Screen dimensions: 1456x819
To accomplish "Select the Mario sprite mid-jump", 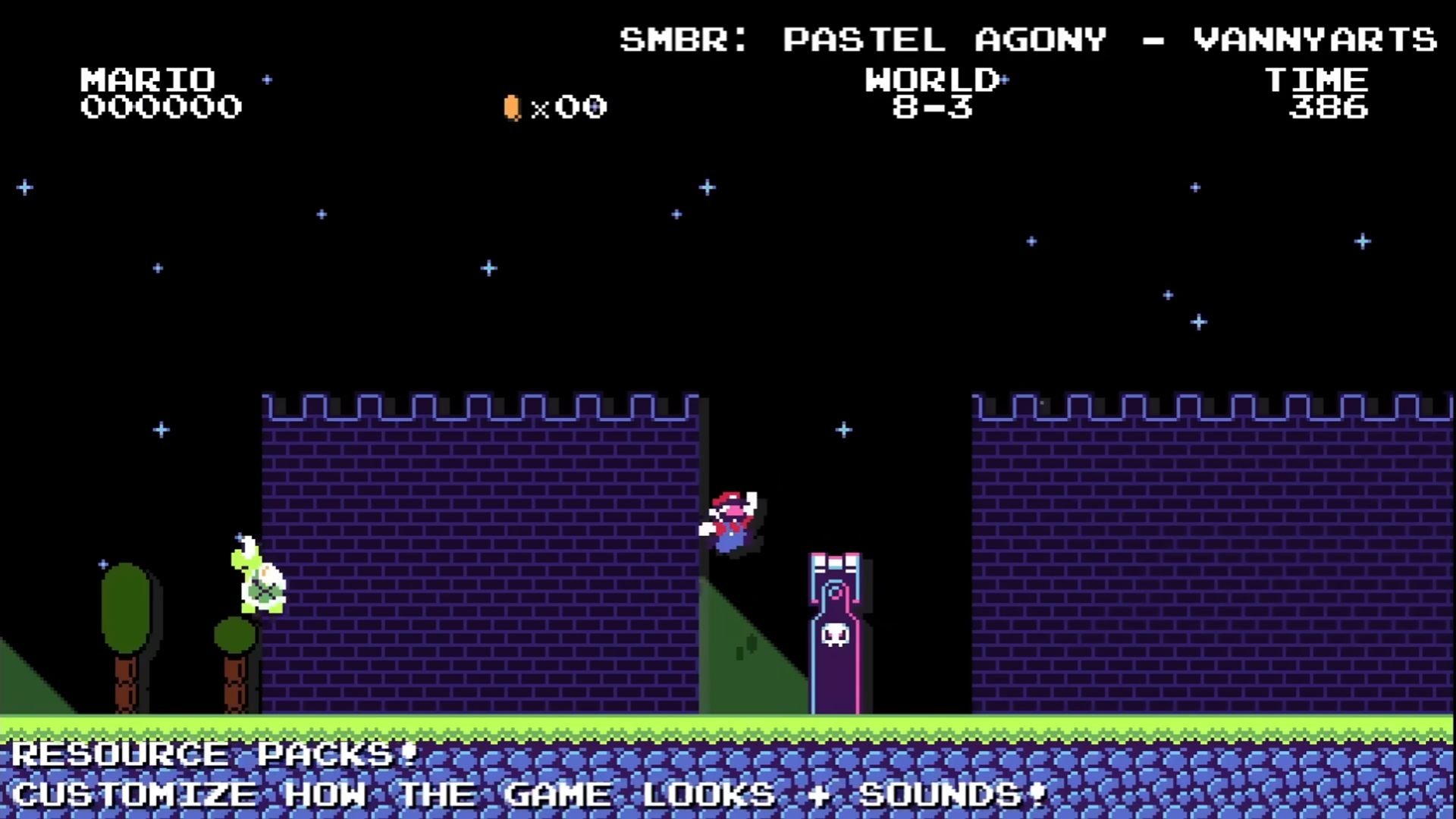I will (x=730, y=518).
